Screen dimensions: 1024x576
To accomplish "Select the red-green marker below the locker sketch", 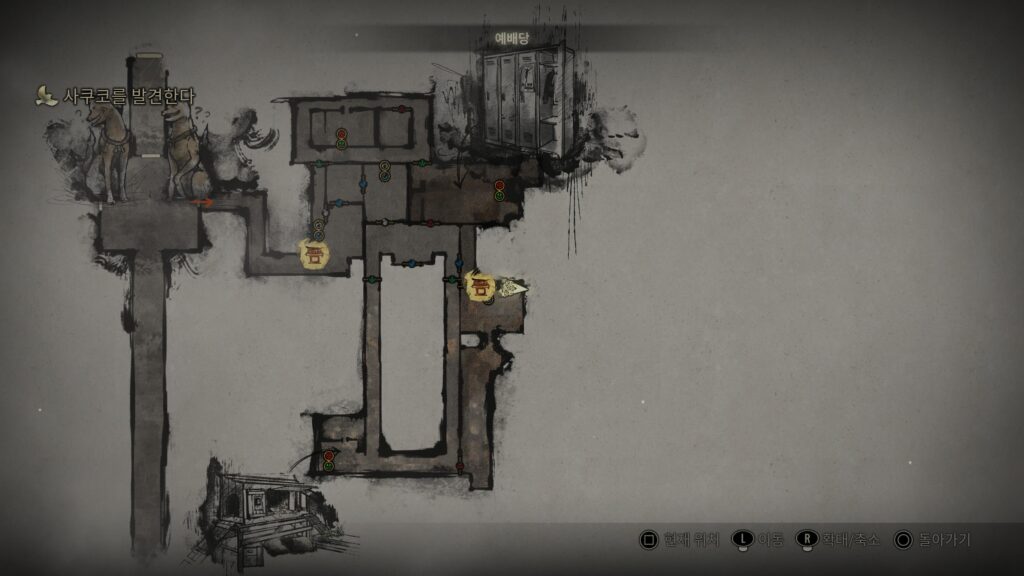I will point(499,191).
